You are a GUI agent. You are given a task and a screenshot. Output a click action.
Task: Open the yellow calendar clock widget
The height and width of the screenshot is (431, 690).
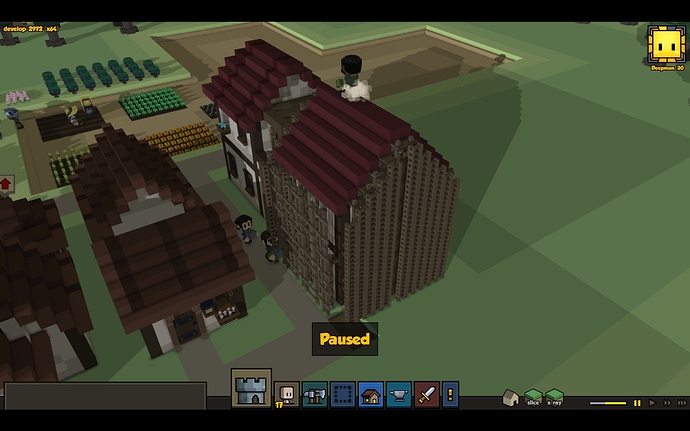664,44
